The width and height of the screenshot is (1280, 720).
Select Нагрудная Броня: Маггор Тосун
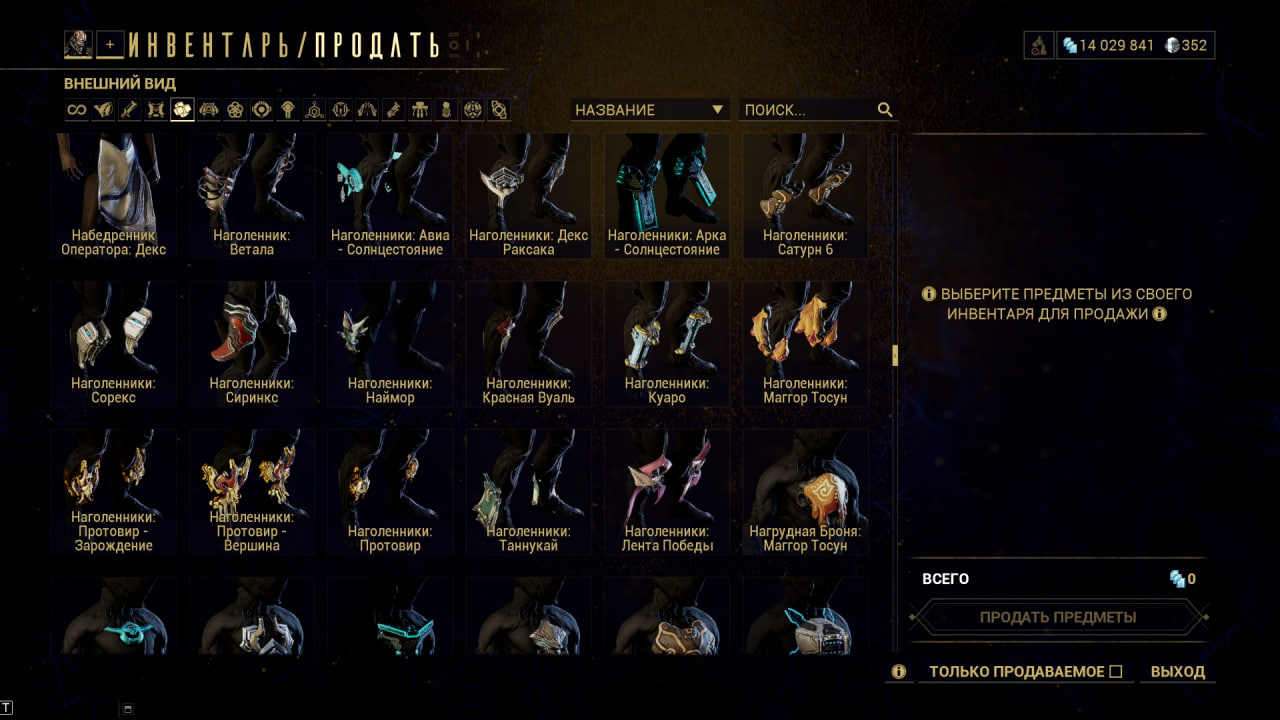(805, 491)
